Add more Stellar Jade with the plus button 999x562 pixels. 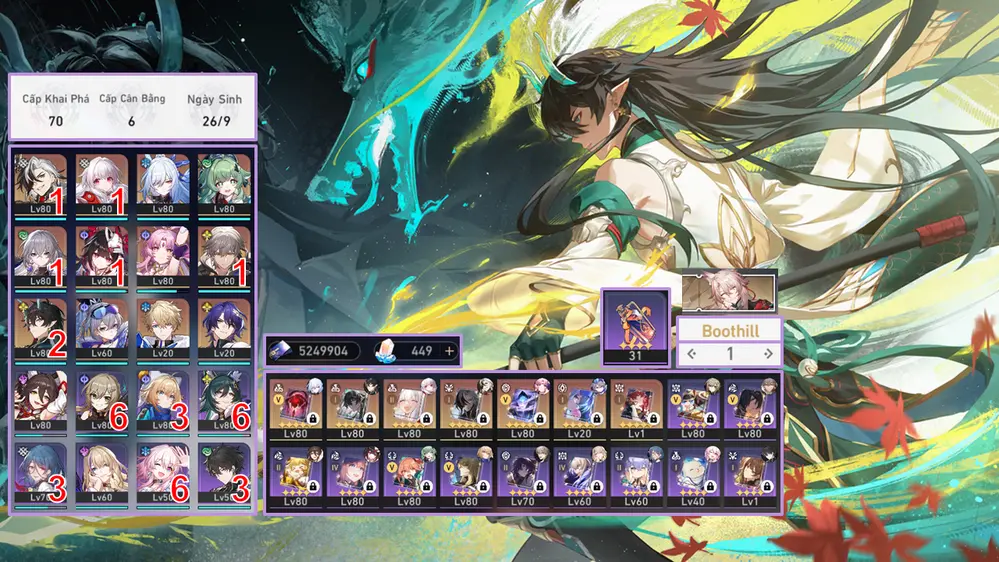[x=449, y=351]
